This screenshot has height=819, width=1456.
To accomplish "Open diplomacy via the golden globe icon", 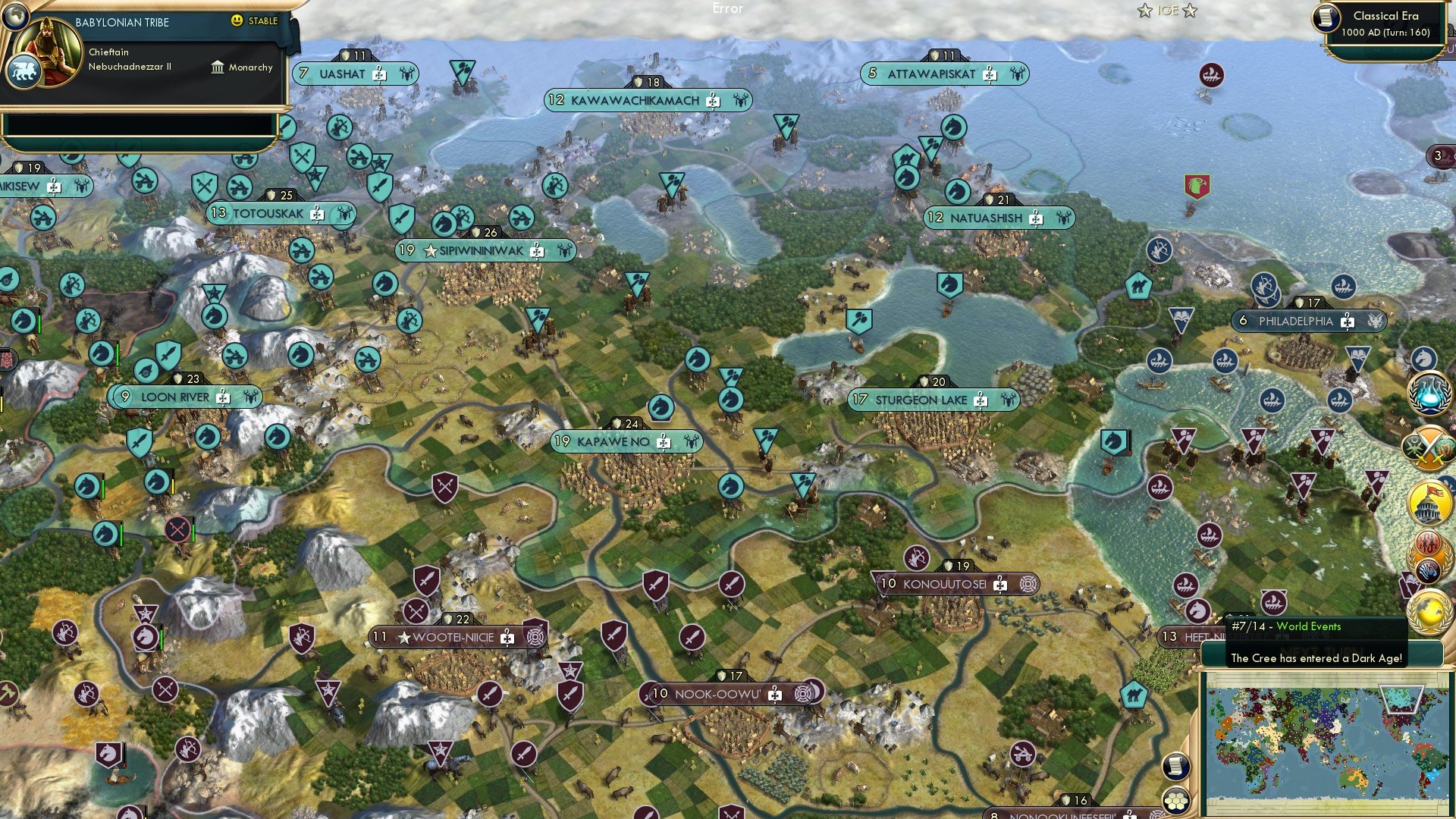I will tap(1429, 612).
